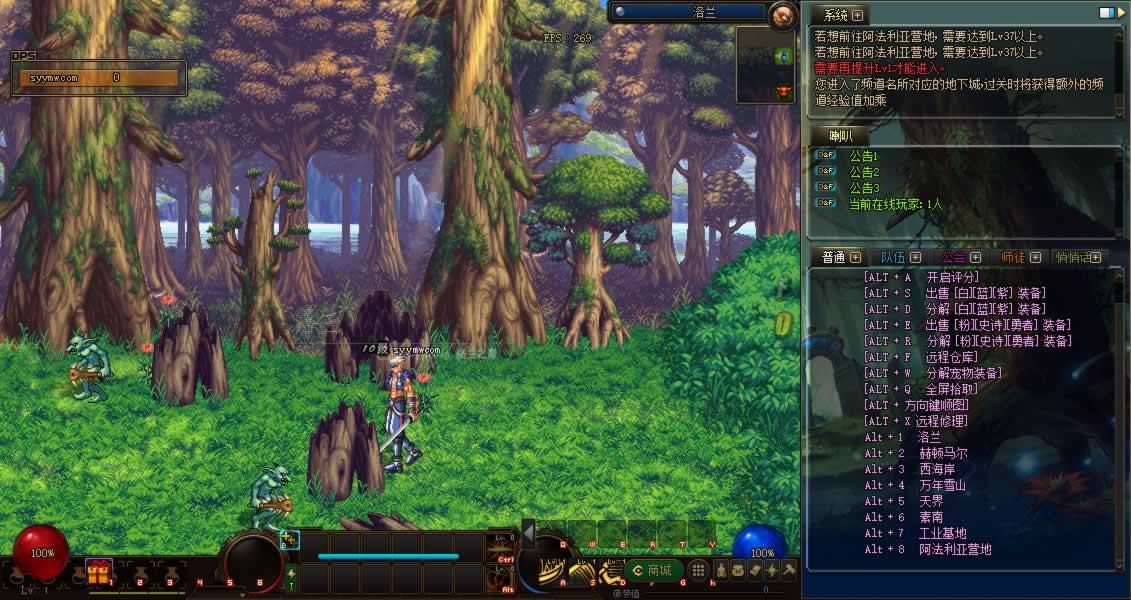
Task: Click the hammer icon in the bottom menu
Action: coord(789,570)
